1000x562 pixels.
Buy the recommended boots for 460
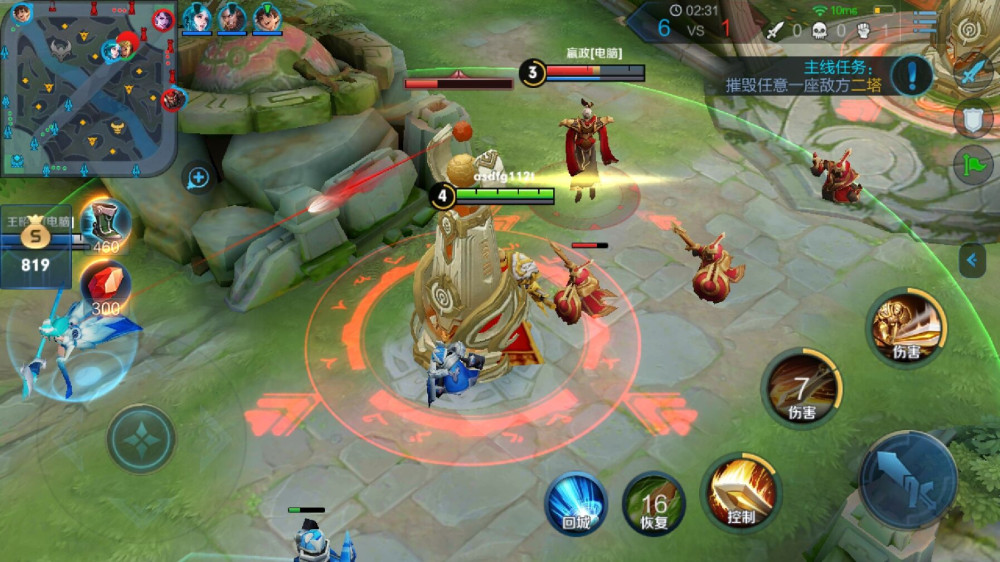(x=103, y=224)
